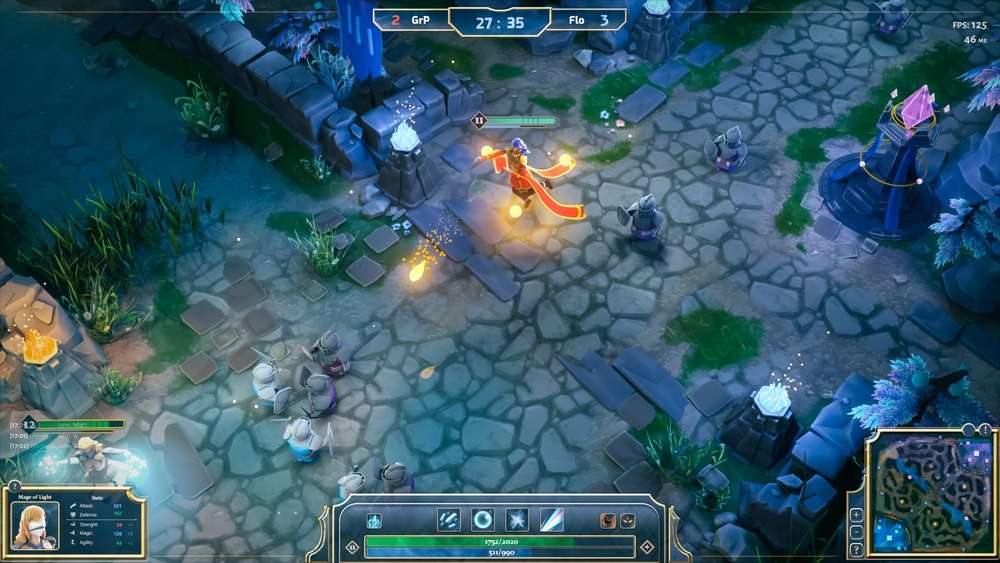Trigger the diagonal light beam ability
1000x563 pixels.
pos(552,520)
